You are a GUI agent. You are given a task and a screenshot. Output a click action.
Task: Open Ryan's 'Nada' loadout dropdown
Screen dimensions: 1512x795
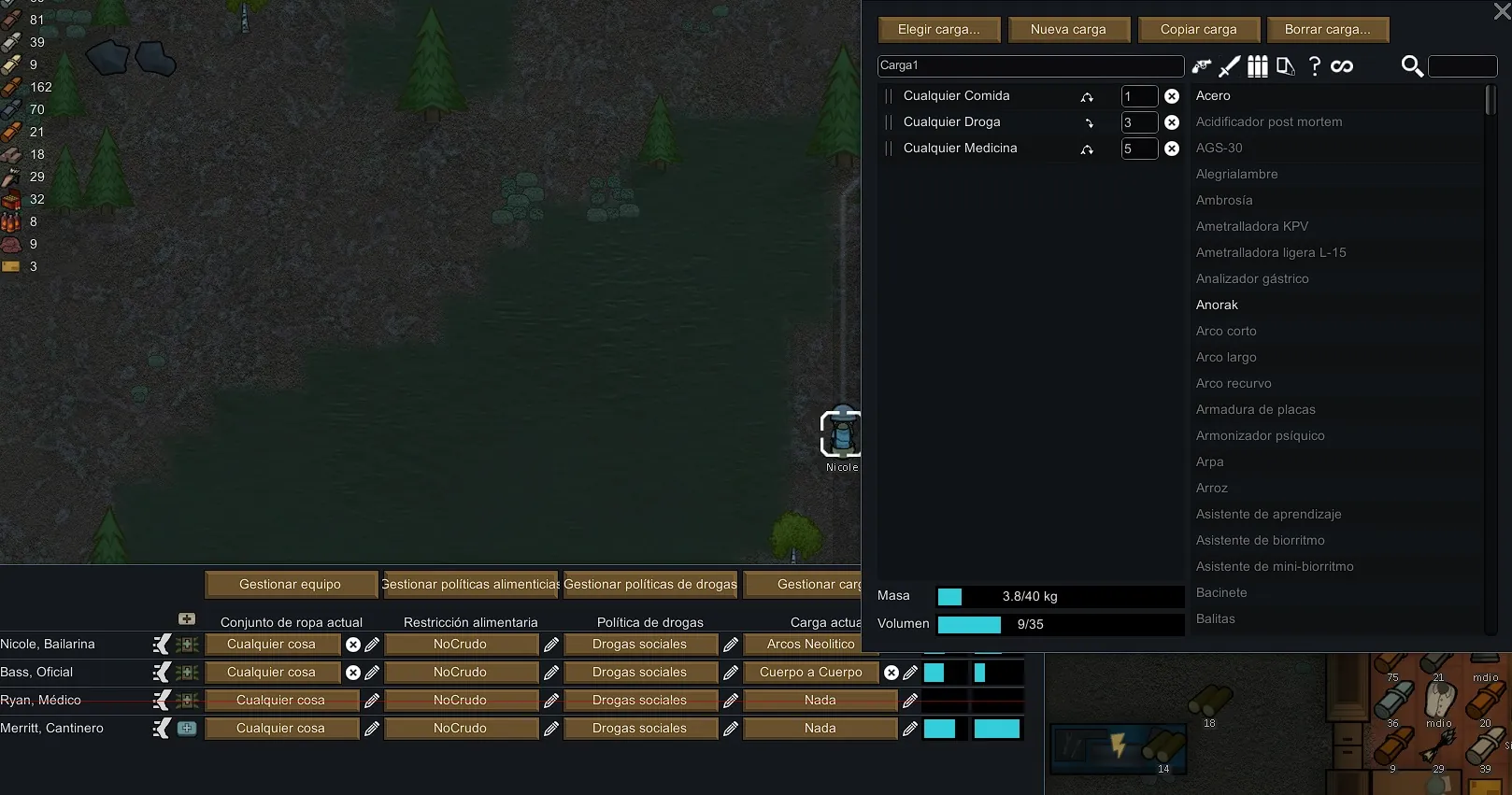click(820, 701)
